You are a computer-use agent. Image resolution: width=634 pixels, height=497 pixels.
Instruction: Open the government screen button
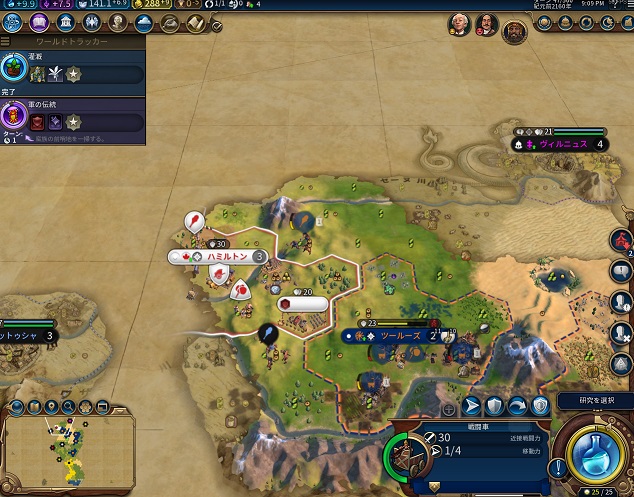pos(65,22)
